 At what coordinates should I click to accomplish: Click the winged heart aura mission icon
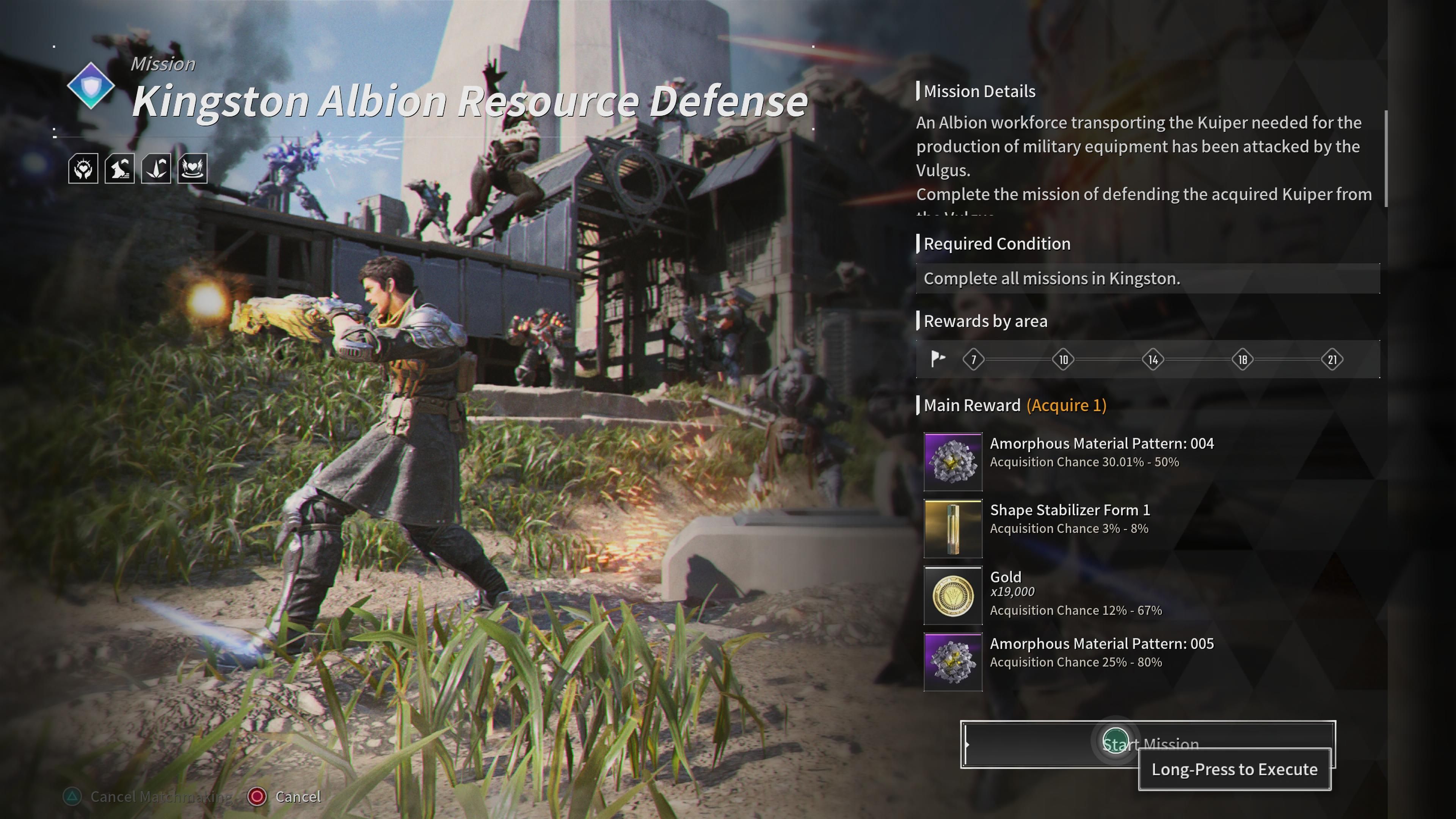tap(194, 168)
